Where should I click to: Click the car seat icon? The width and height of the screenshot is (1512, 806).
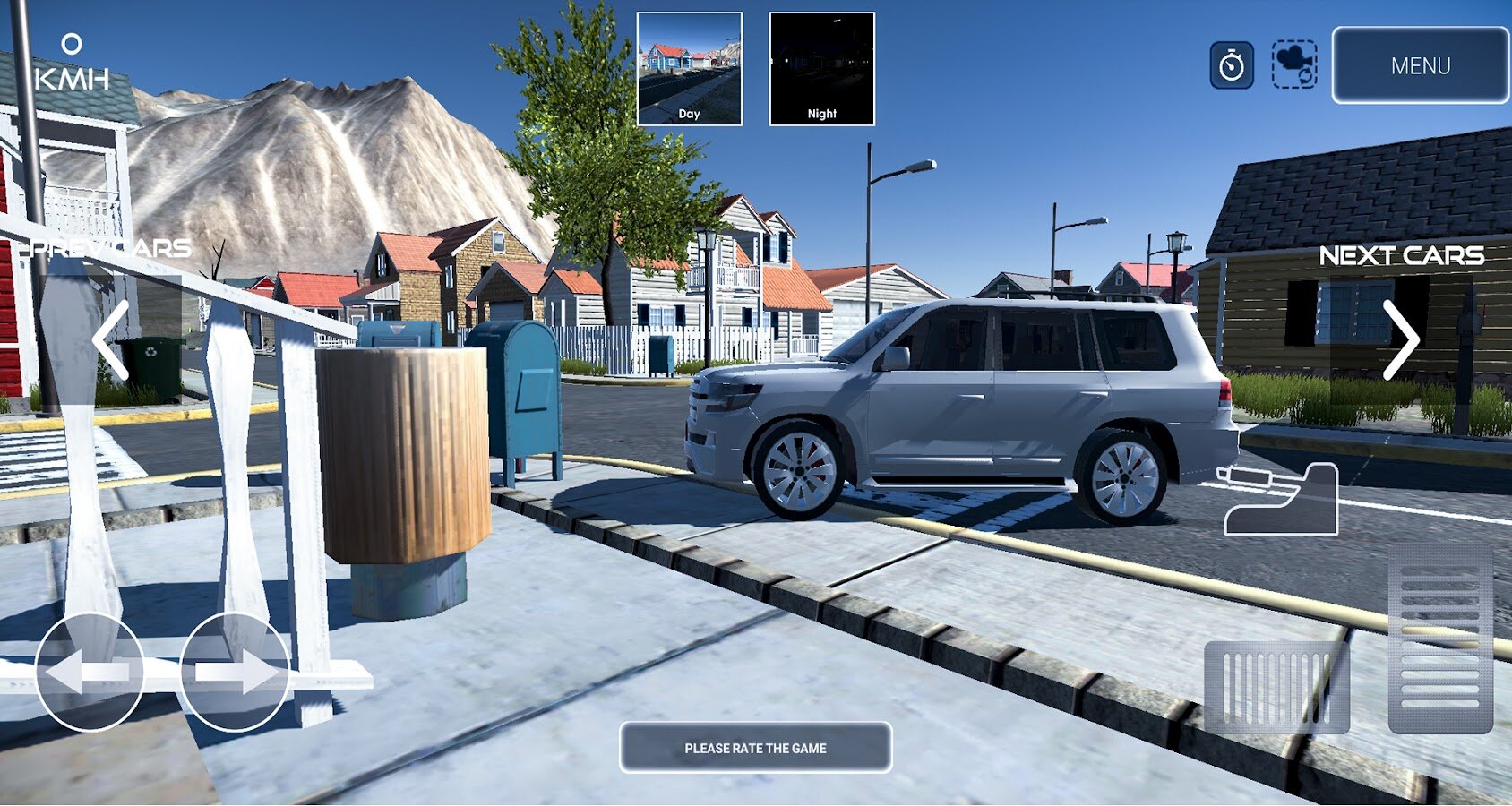(x=1281, y=500)
